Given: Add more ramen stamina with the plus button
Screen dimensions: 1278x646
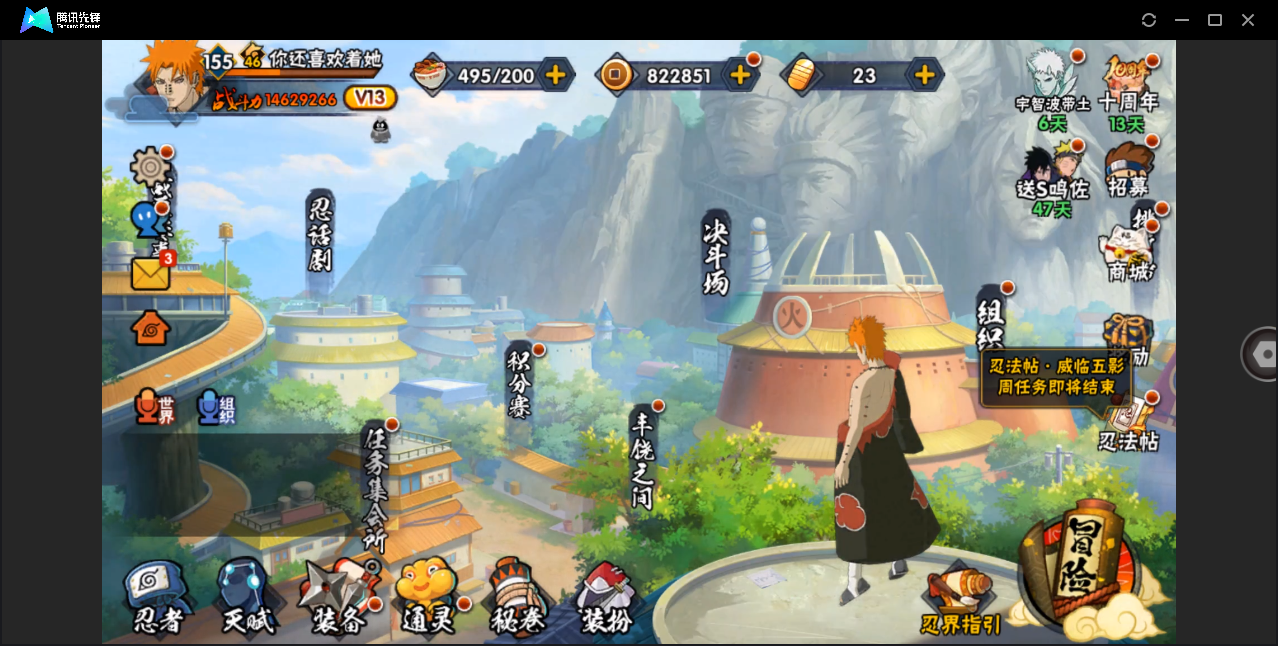Looking at the screenshot, I should point(556,75).
